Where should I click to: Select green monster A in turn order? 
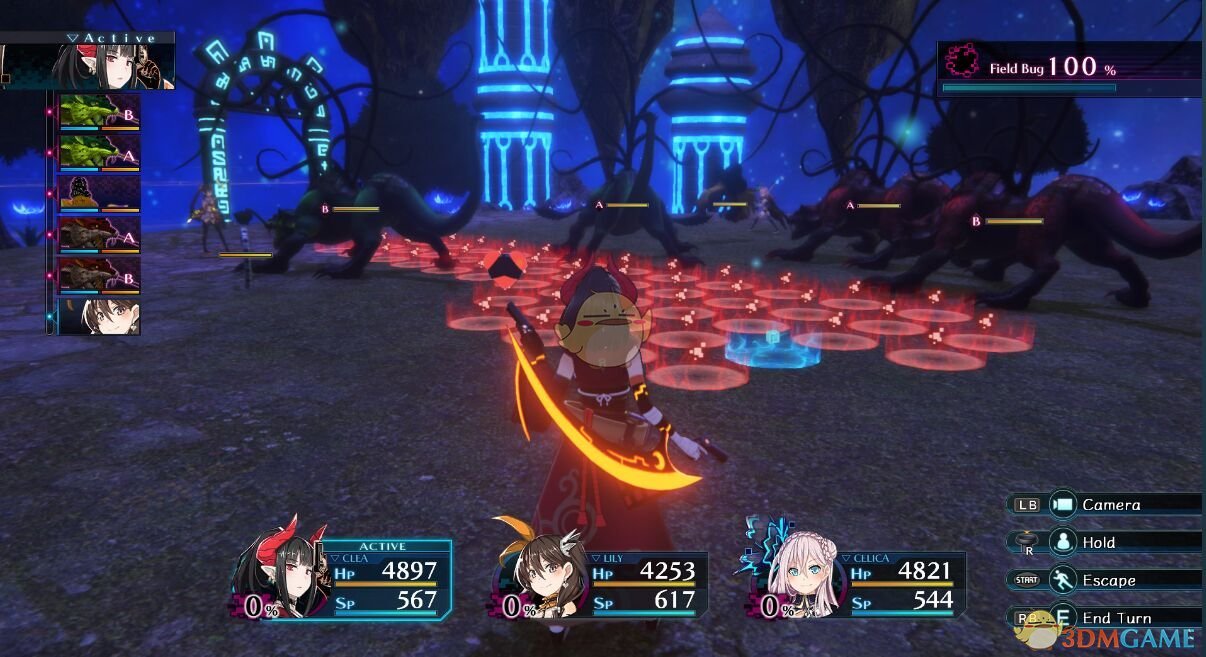pos(99,153)
